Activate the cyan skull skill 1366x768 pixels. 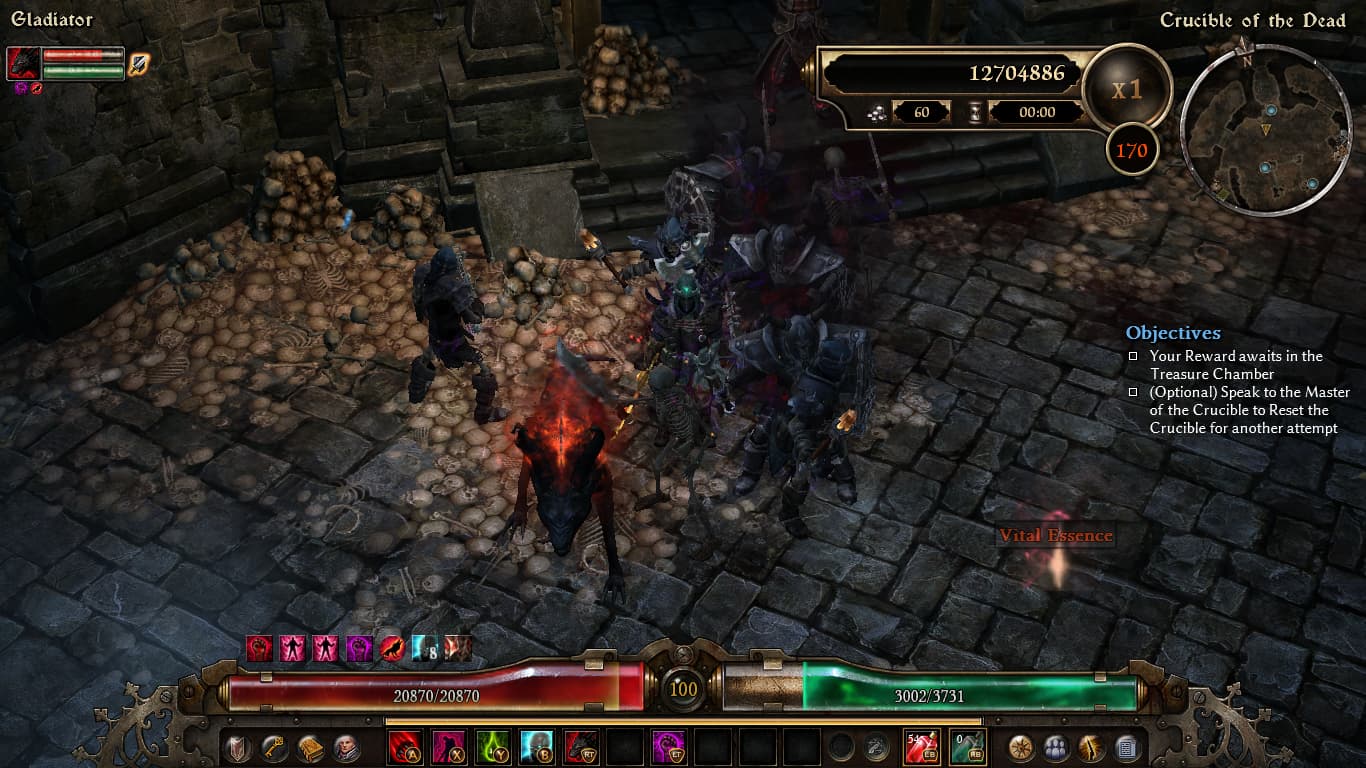pyautogui.click(x=536, y=747)
